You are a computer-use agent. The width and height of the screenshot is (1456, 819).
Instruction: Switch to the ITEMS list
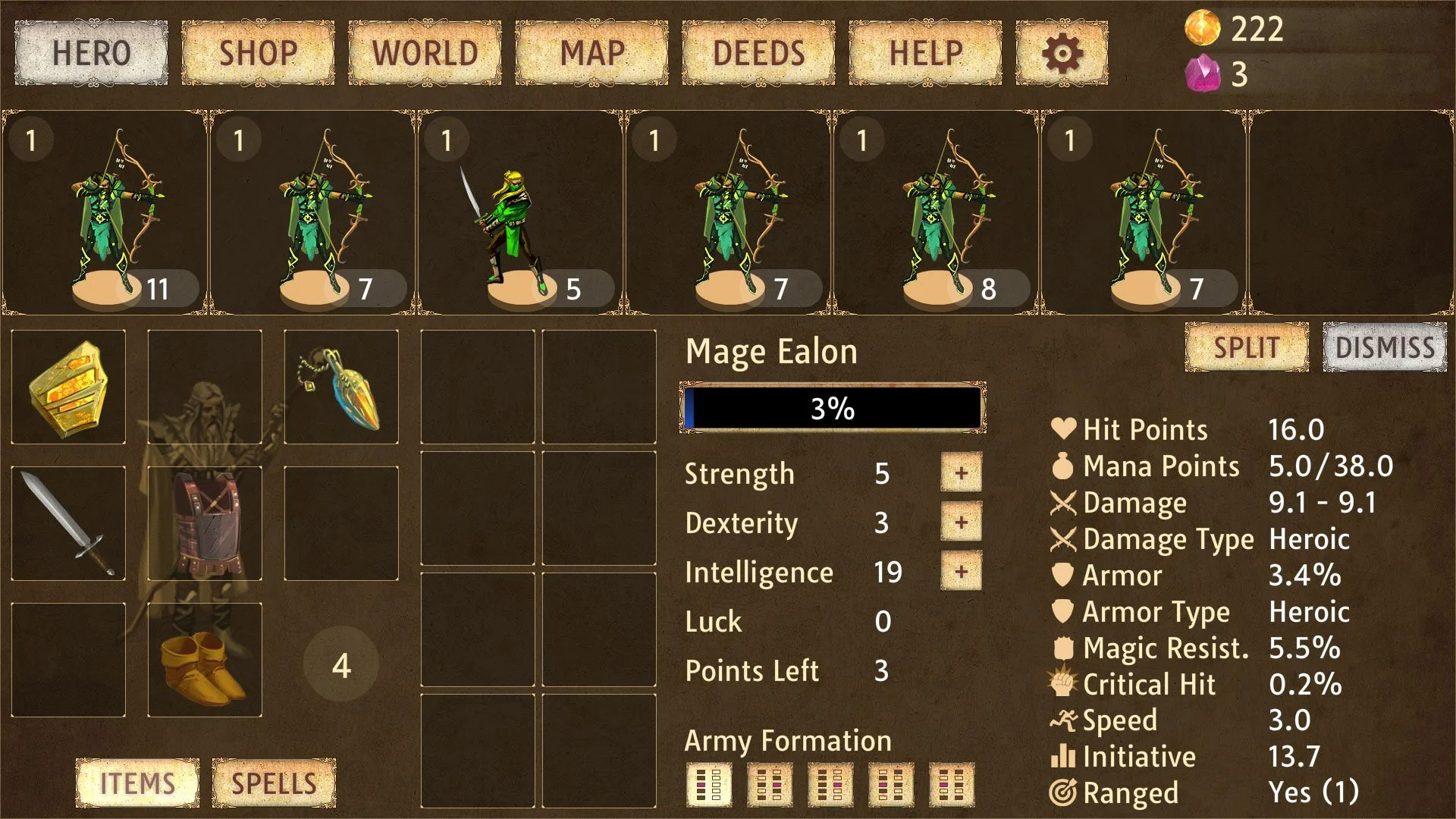137,783
